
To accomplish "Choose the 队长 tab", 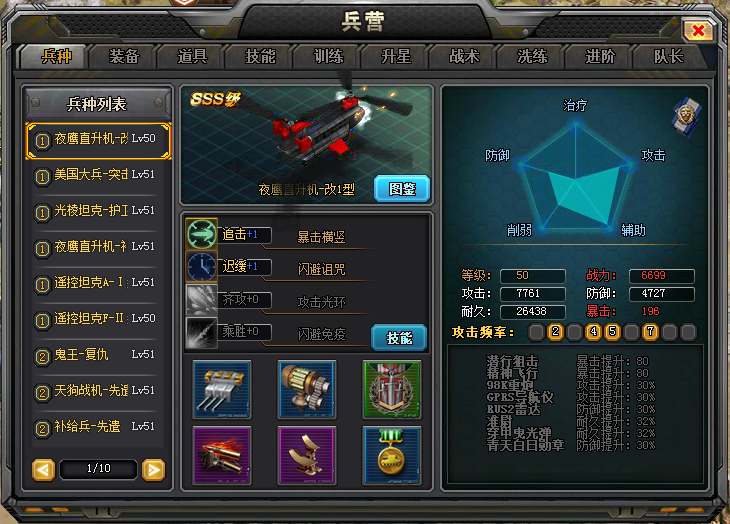I will (668, 56).
